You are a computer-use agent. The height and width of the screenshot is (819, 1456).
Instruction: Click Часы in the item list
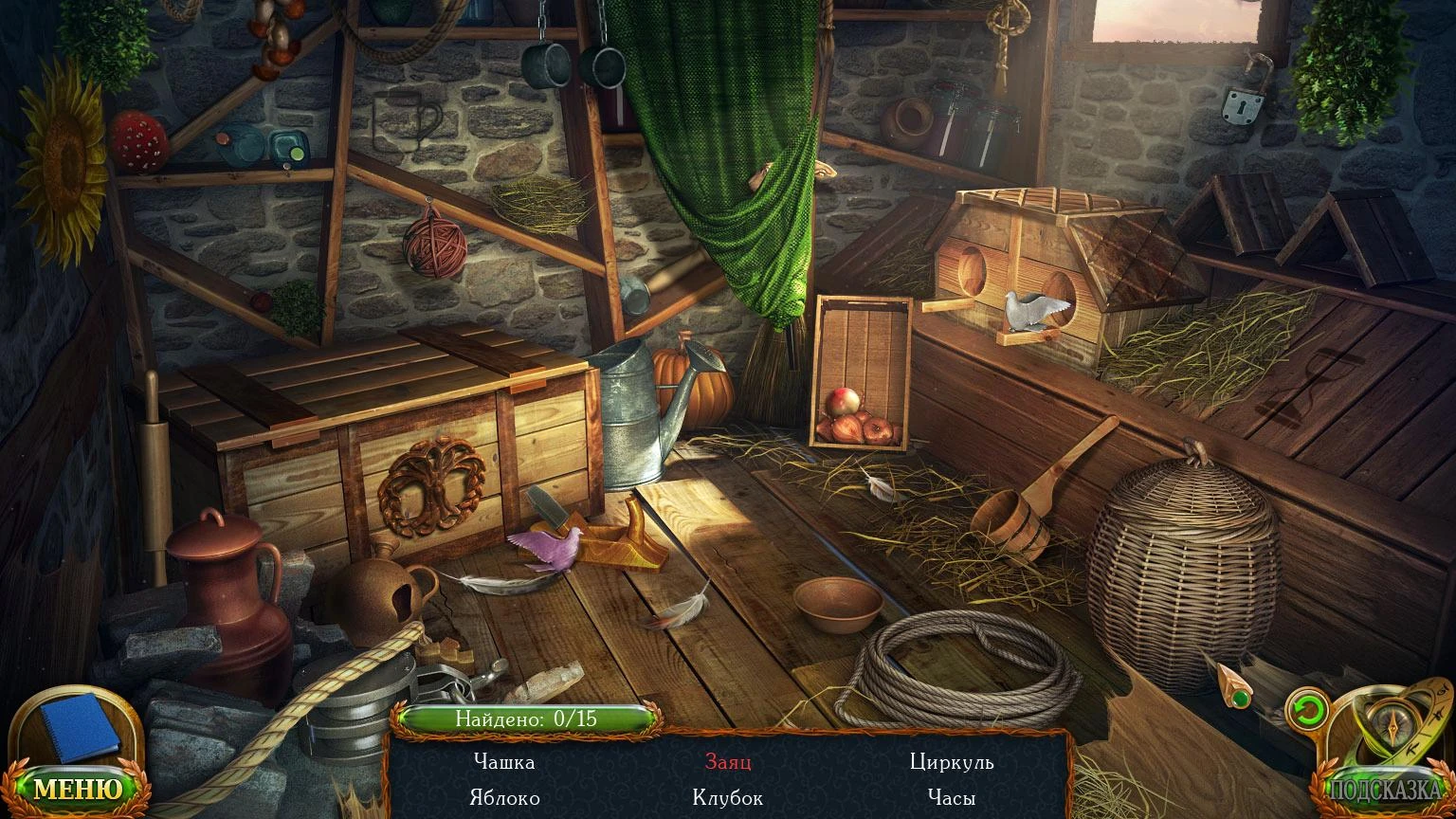(952, 798)
